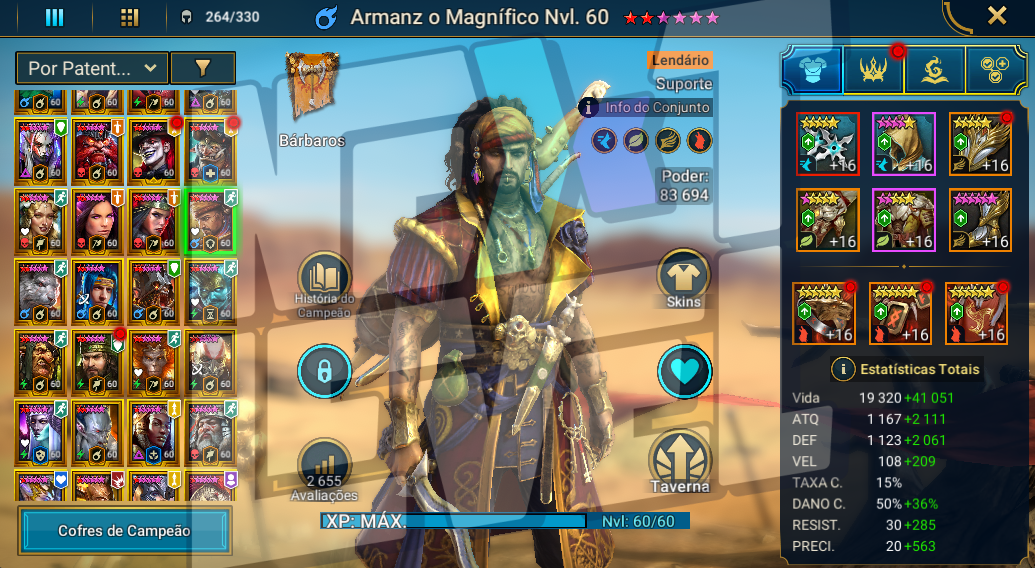Open the third tab with swirl emblem
1035x568 pixels.
(935, 69)
